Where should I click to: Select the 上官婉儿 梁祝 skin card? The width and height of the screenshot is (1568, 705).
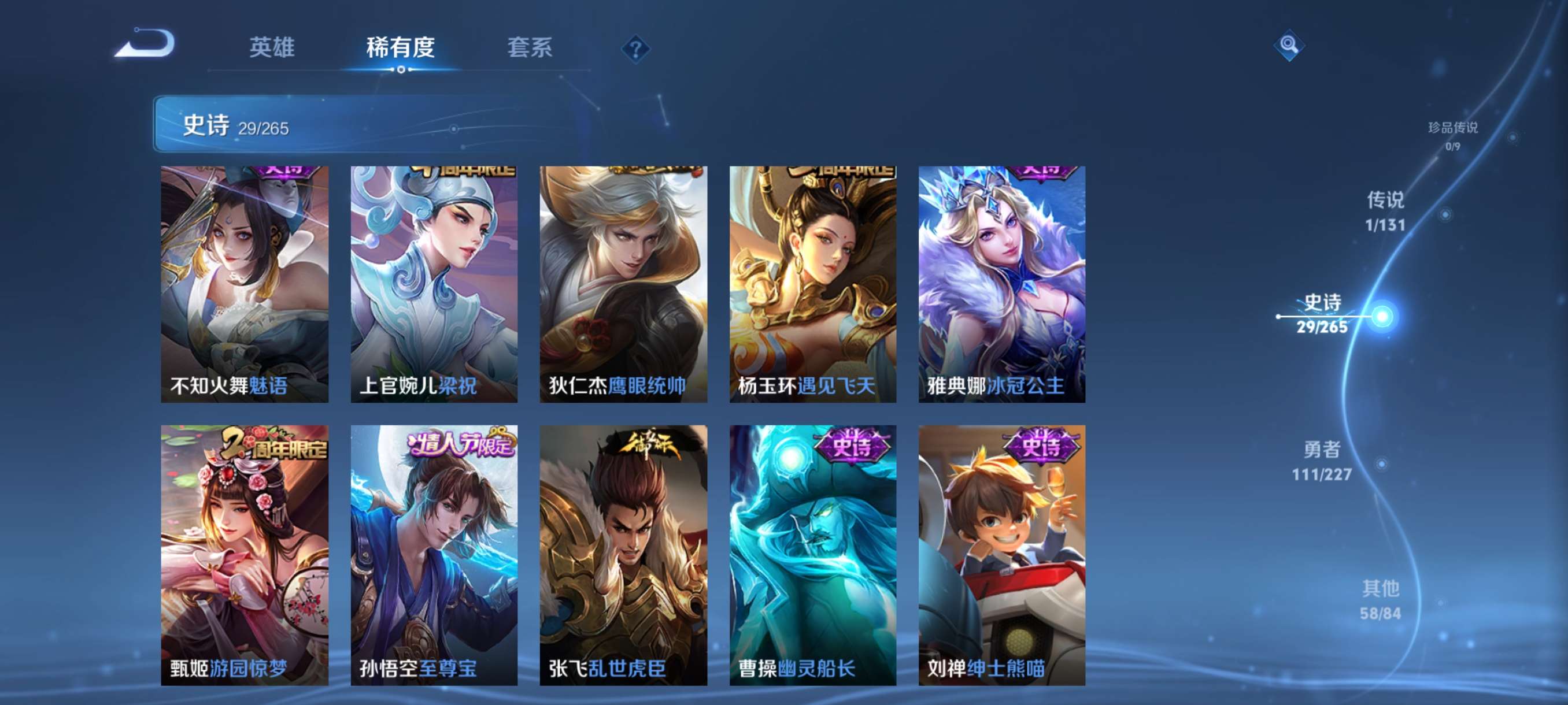click(434, 284)
